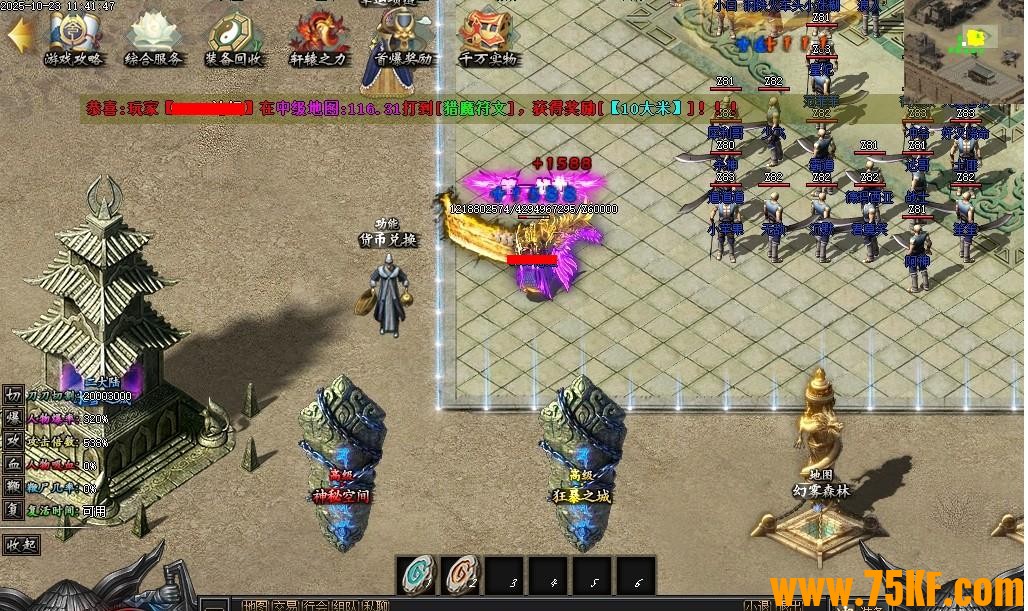
Task: Select the 攻 stat button
Action: 14,440
